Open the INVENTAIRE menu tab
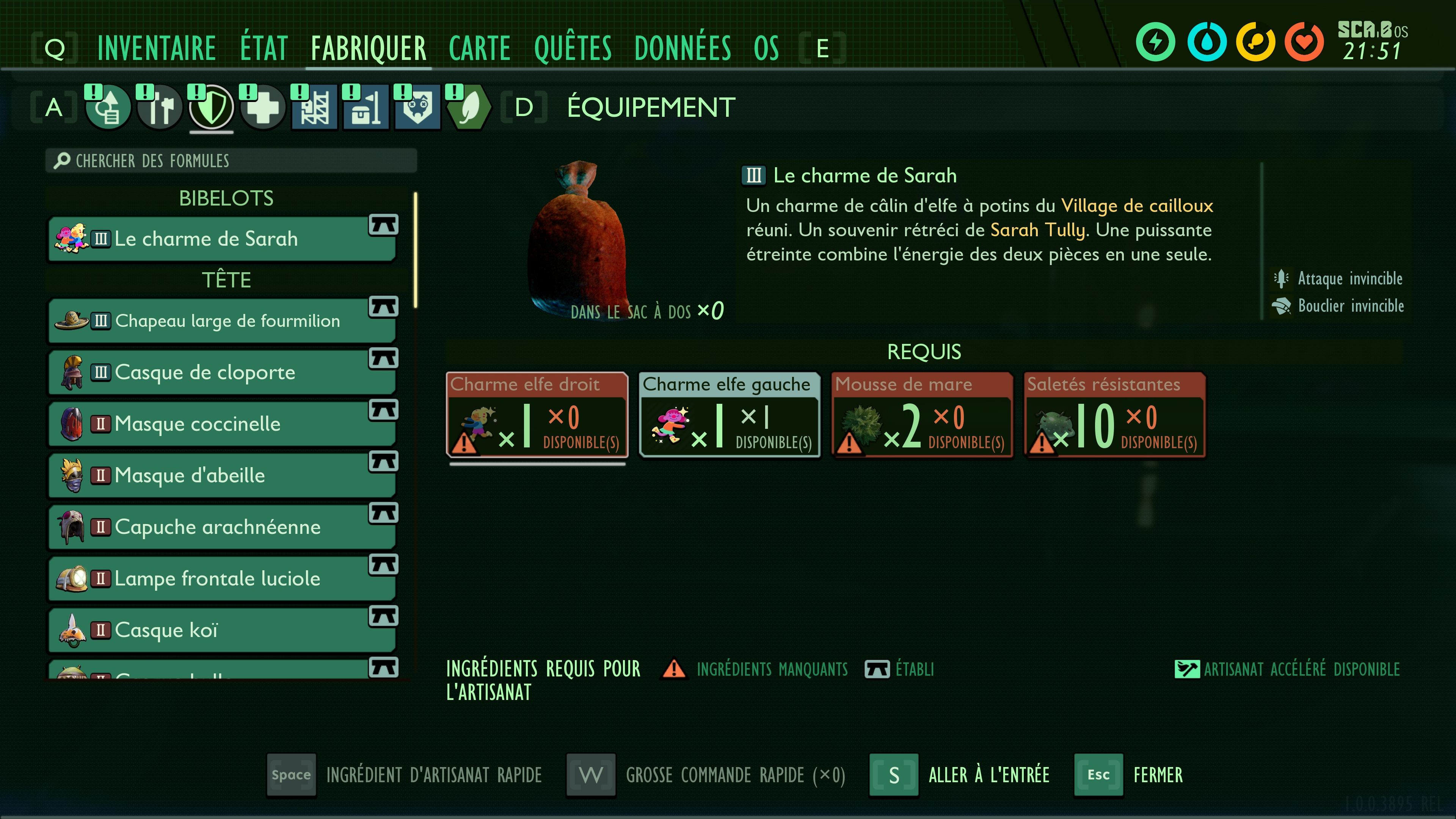1456x819 pixels. tap(157, 48)
